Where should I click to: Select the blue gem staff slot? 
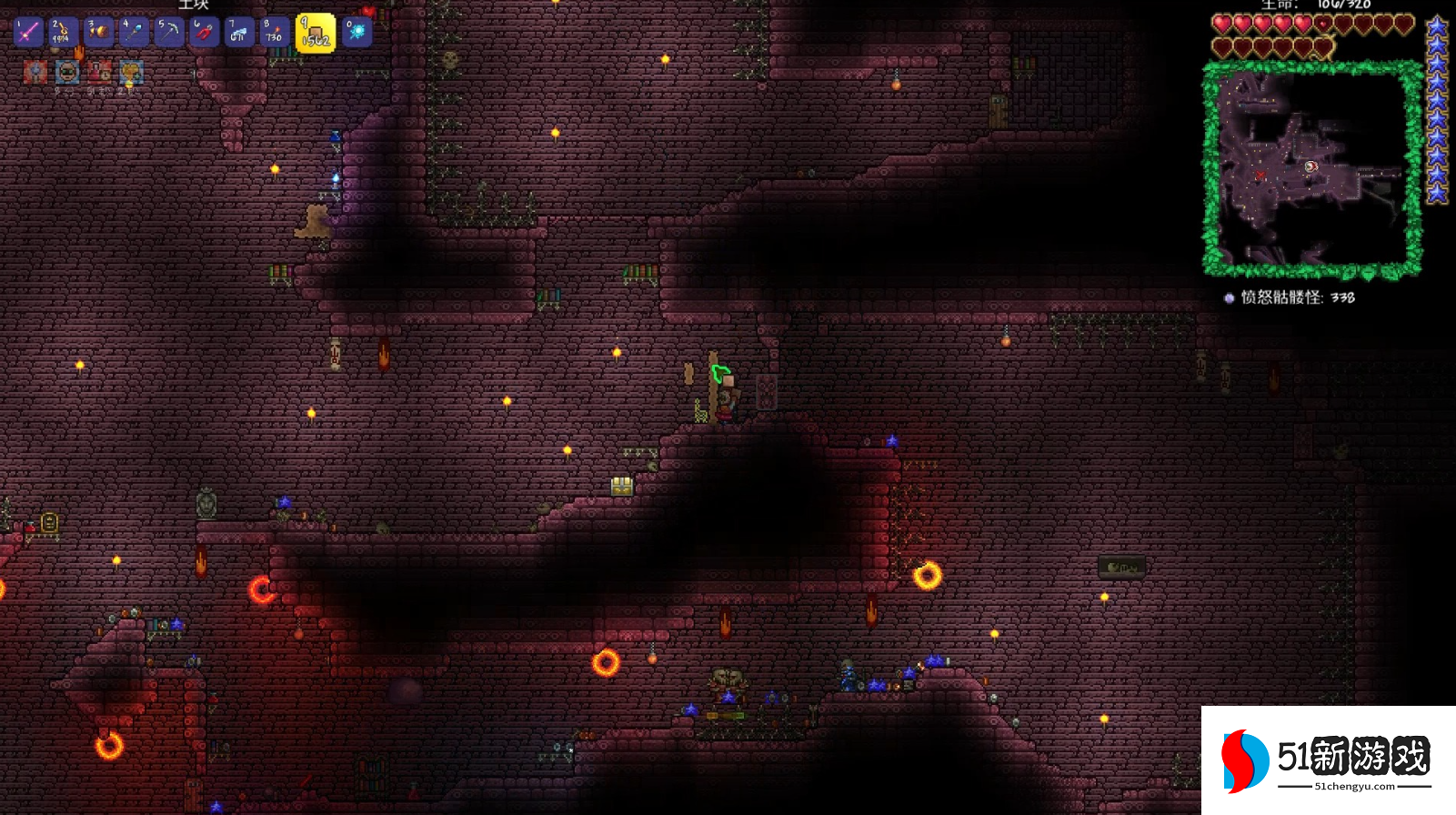pyautogui.click(x=134, y=33)
